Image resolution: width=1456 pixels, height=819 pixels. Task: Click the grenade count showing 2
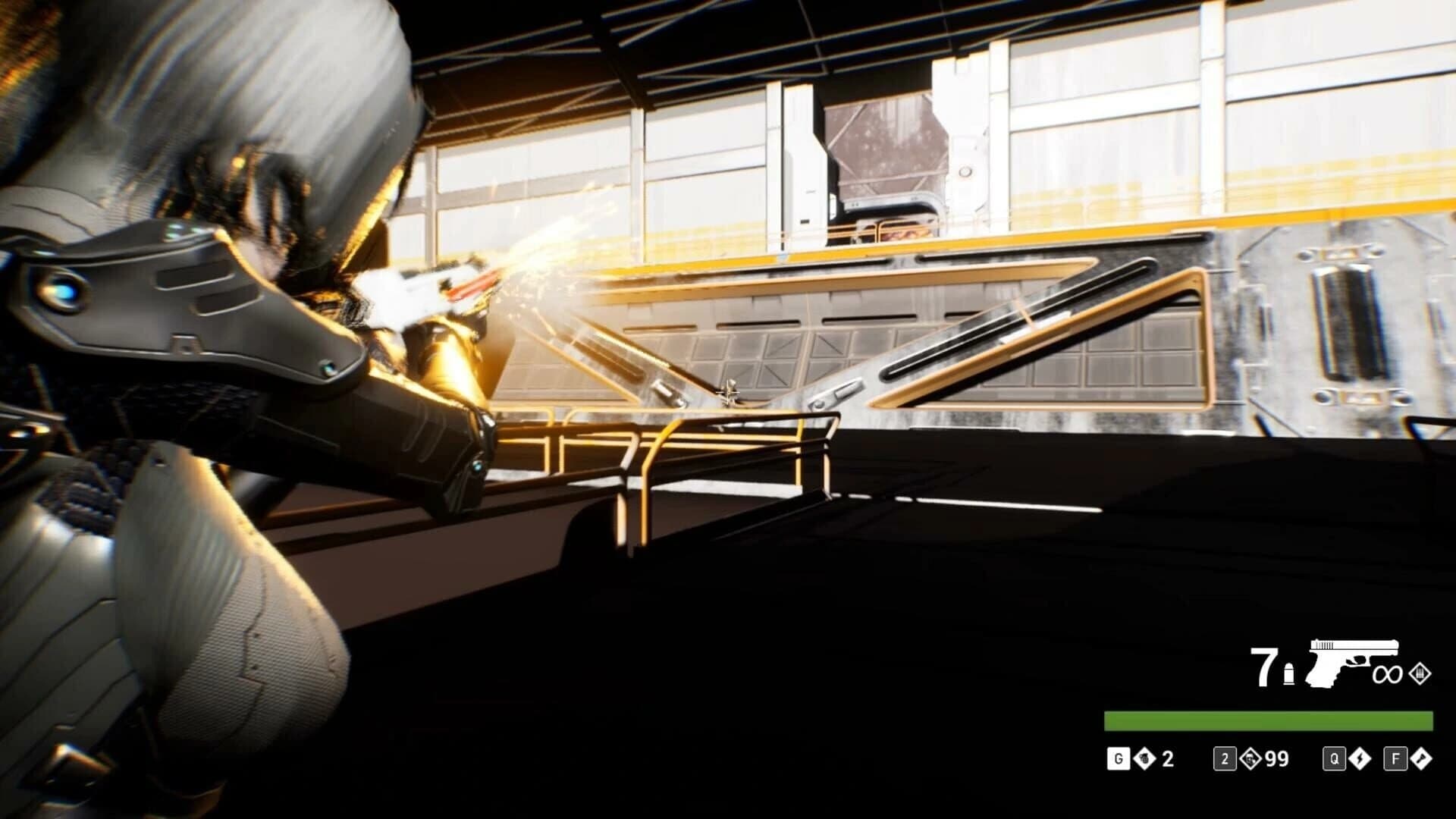[x=1166, y=758]
